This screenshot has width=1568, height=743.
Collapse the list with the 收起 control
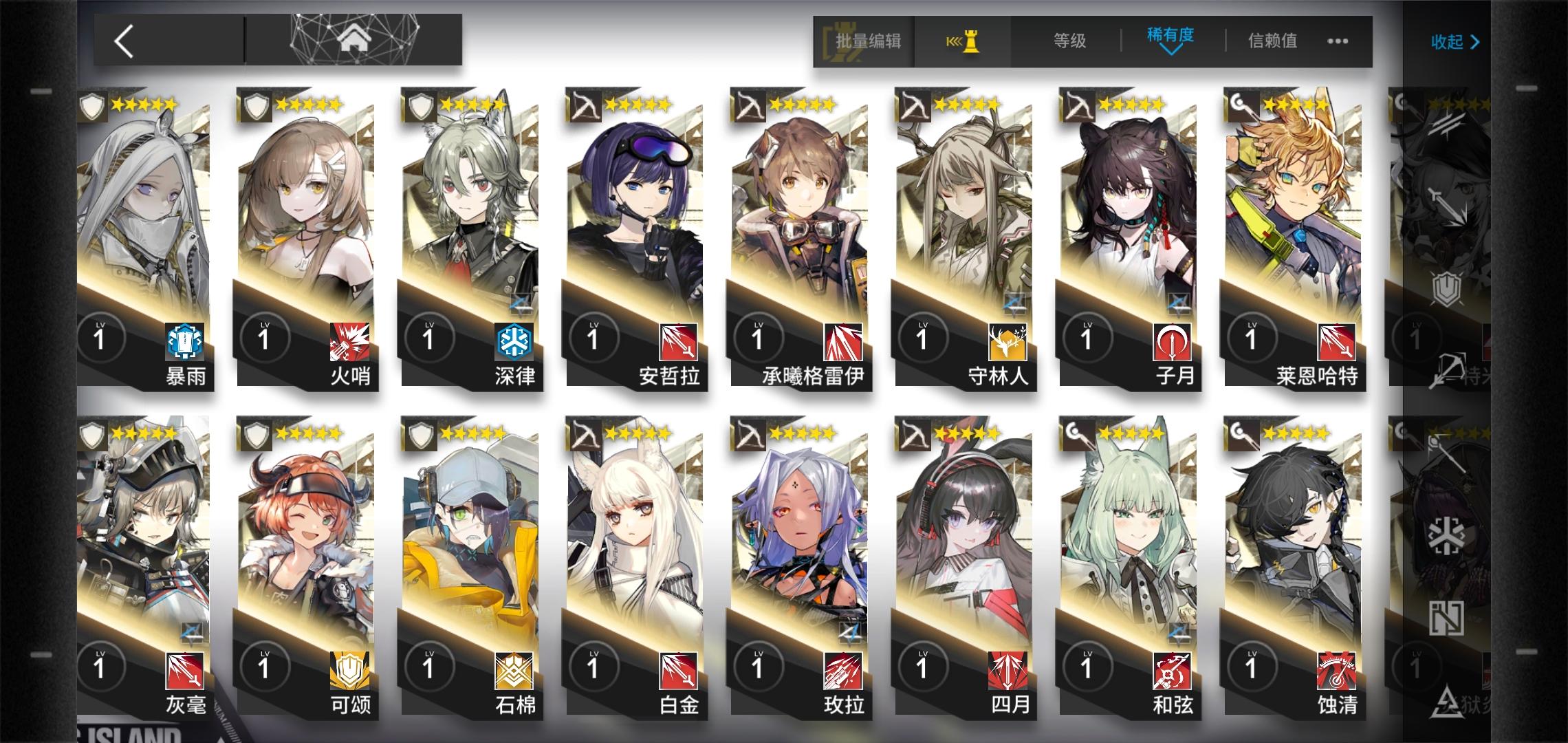[x=1455, y=41]
